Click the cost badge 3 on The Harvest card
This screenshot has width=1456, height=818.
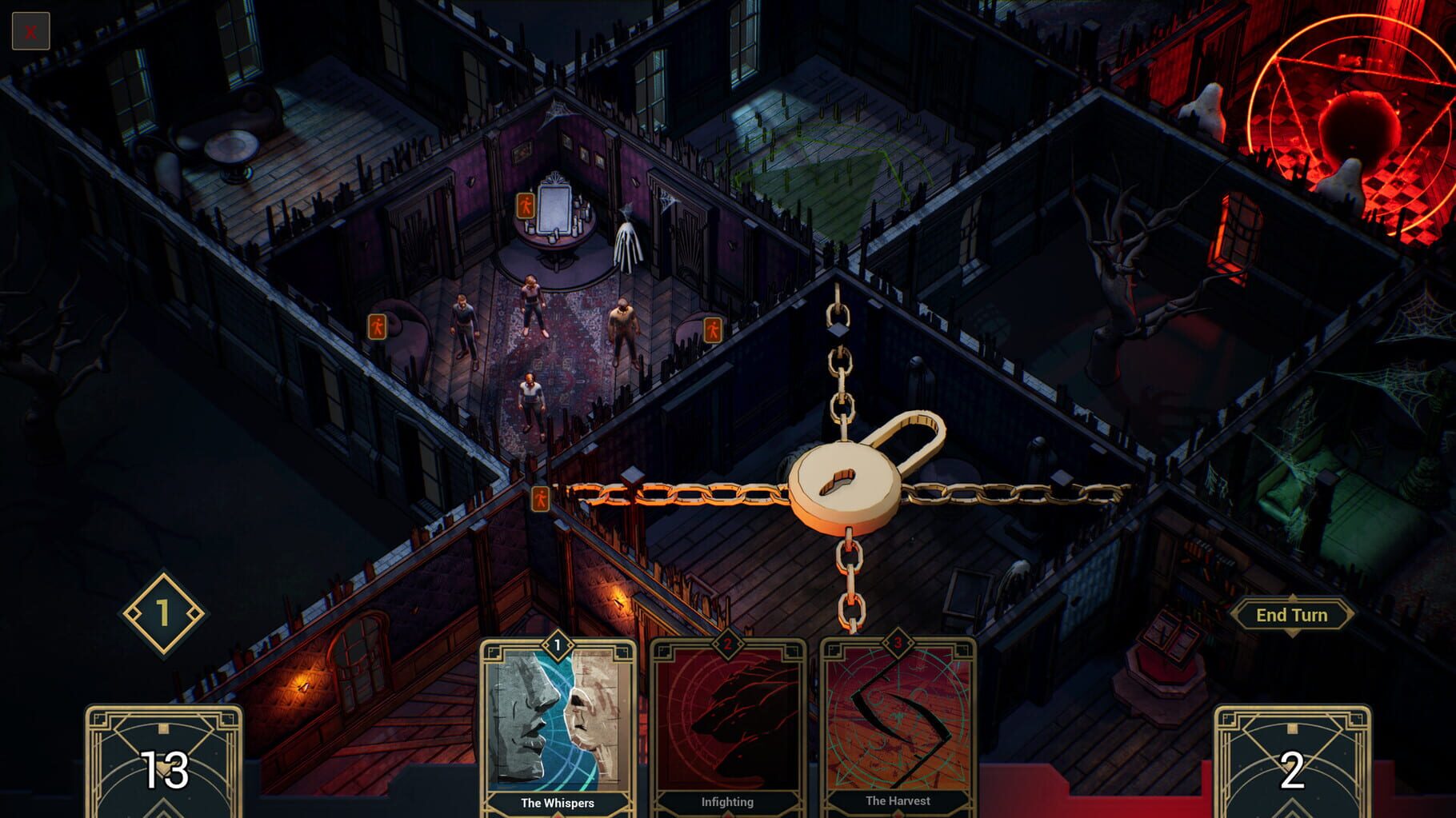tap(898, 645)
